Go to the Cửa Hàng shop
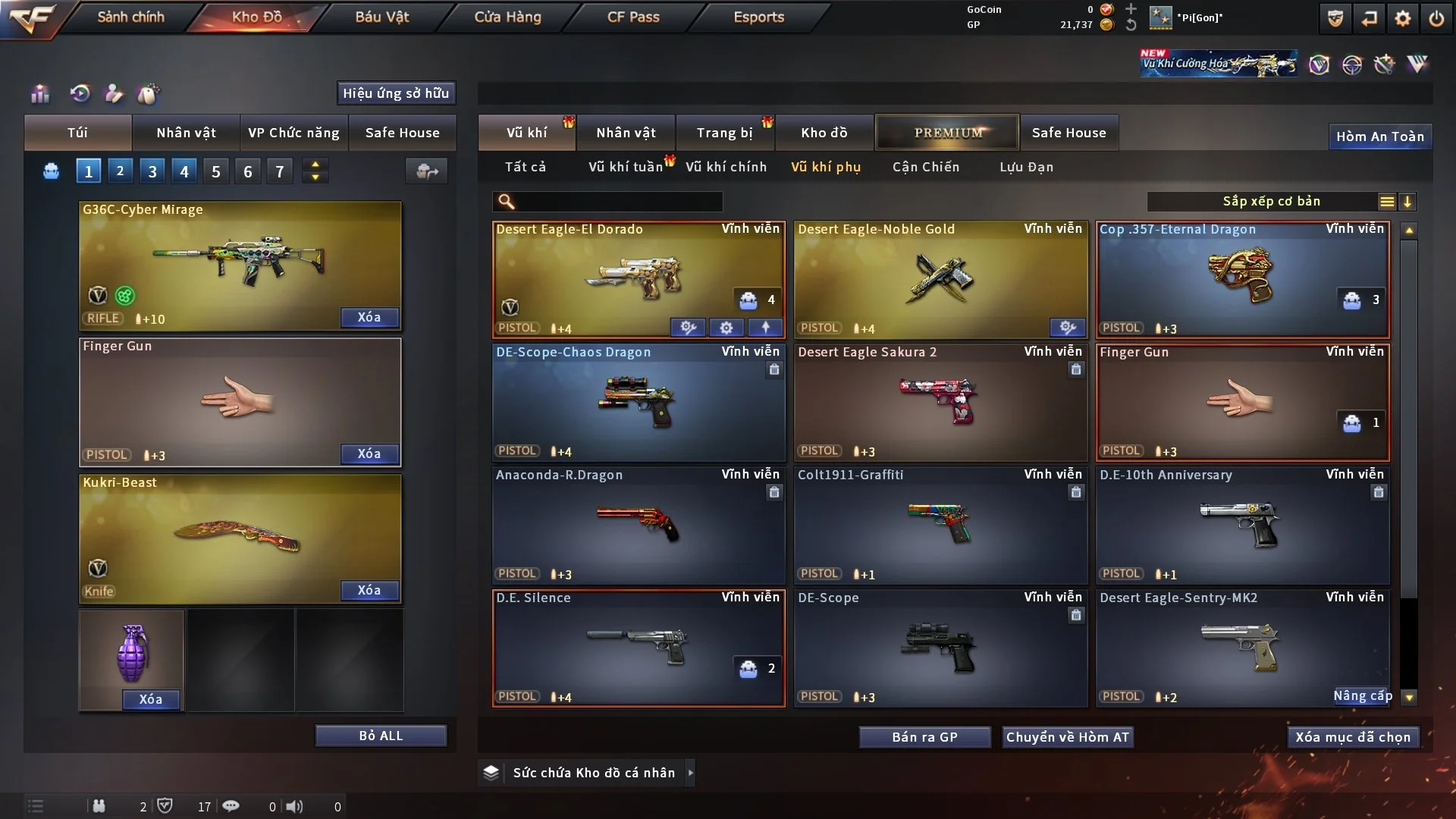 pyautogui.click(x=507, y=17)
